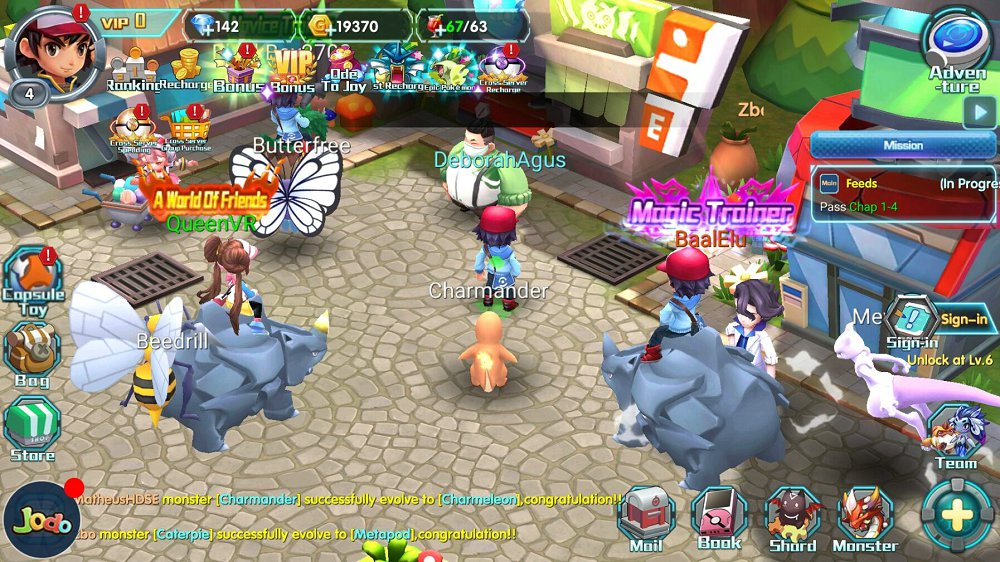Open the Team lineup
This screenshot has width=1000, height=562.
tap(956, 436)
